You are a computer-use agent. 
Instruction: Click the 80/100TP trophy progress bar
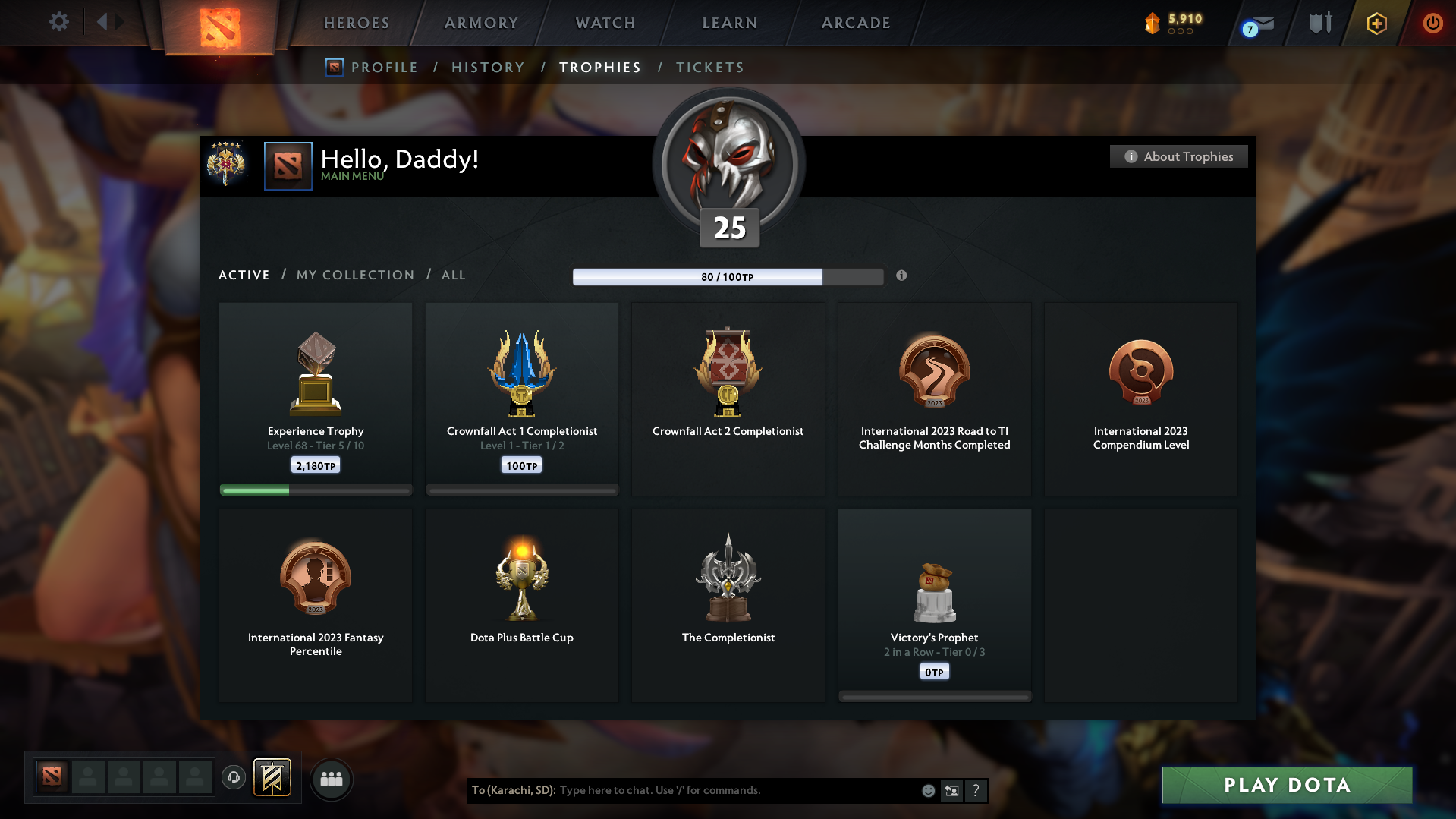[x=727, y=277]
